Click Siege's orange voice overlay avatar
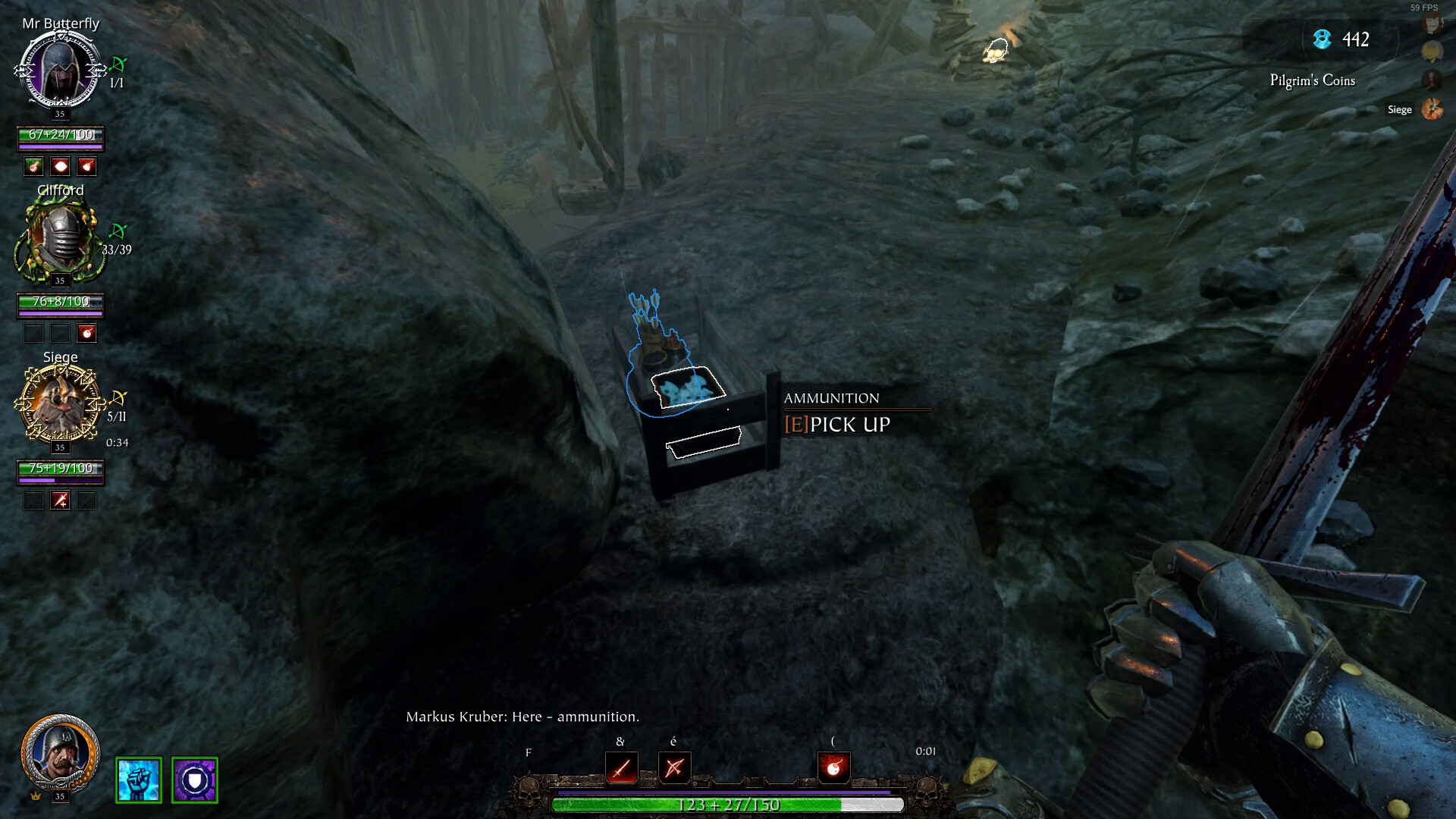The height and width of the screenshot is (819, 1456). pyautogui.click(x=1432, y=109)
